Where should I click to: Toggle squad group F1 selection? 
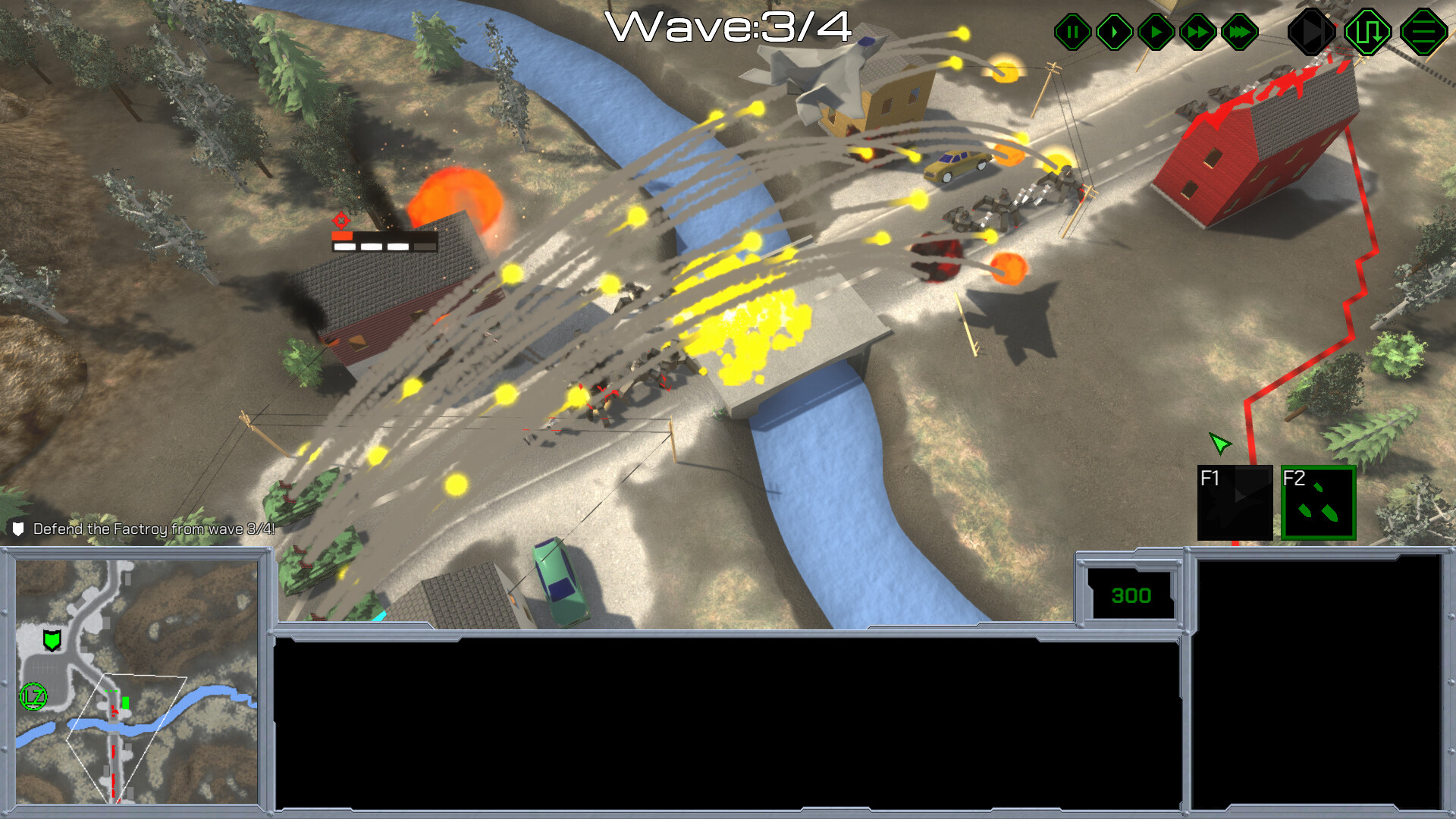[1235, 503]
